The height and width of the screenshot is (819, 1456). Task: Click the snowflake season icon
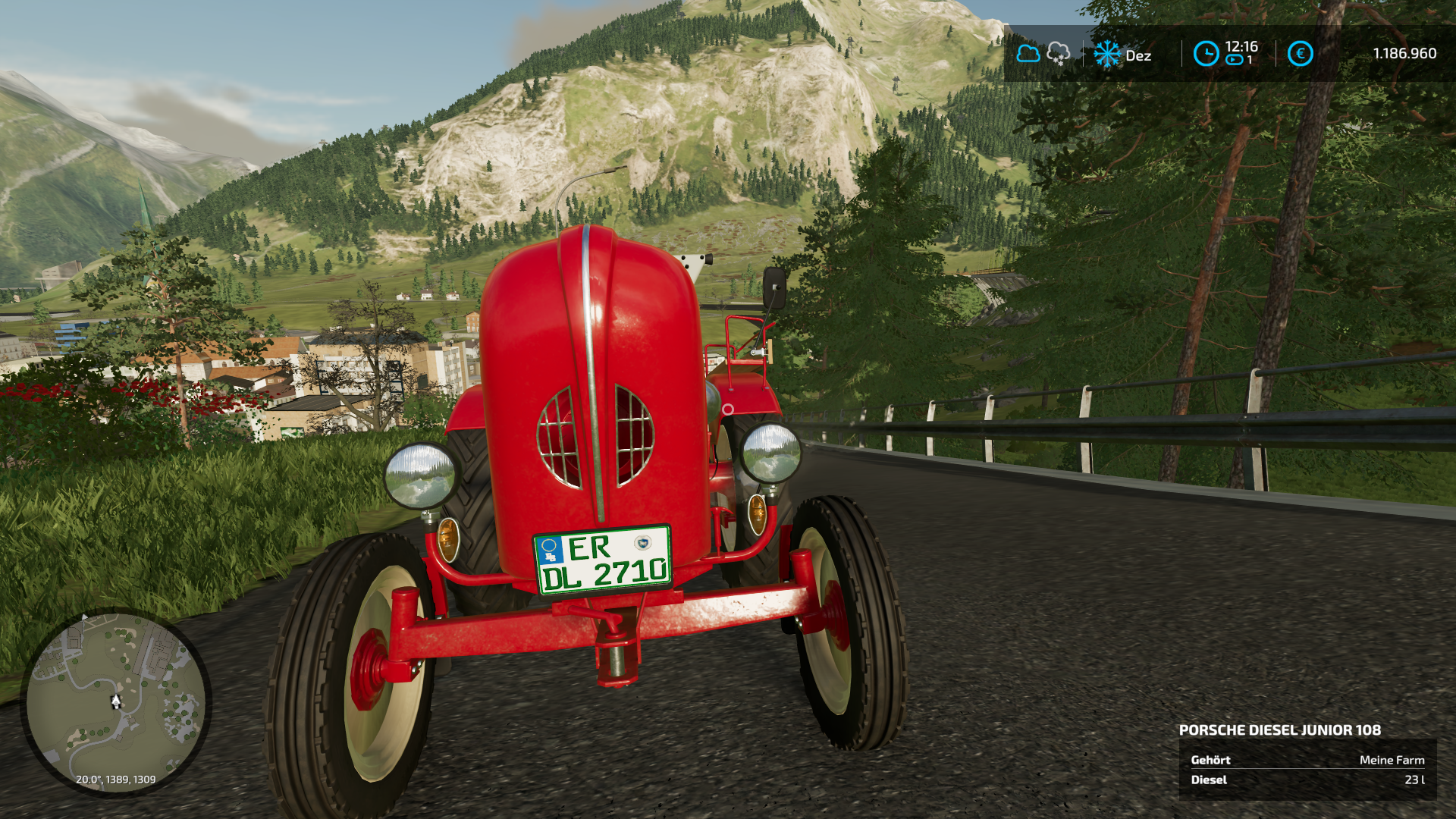tap(1106, 55)
